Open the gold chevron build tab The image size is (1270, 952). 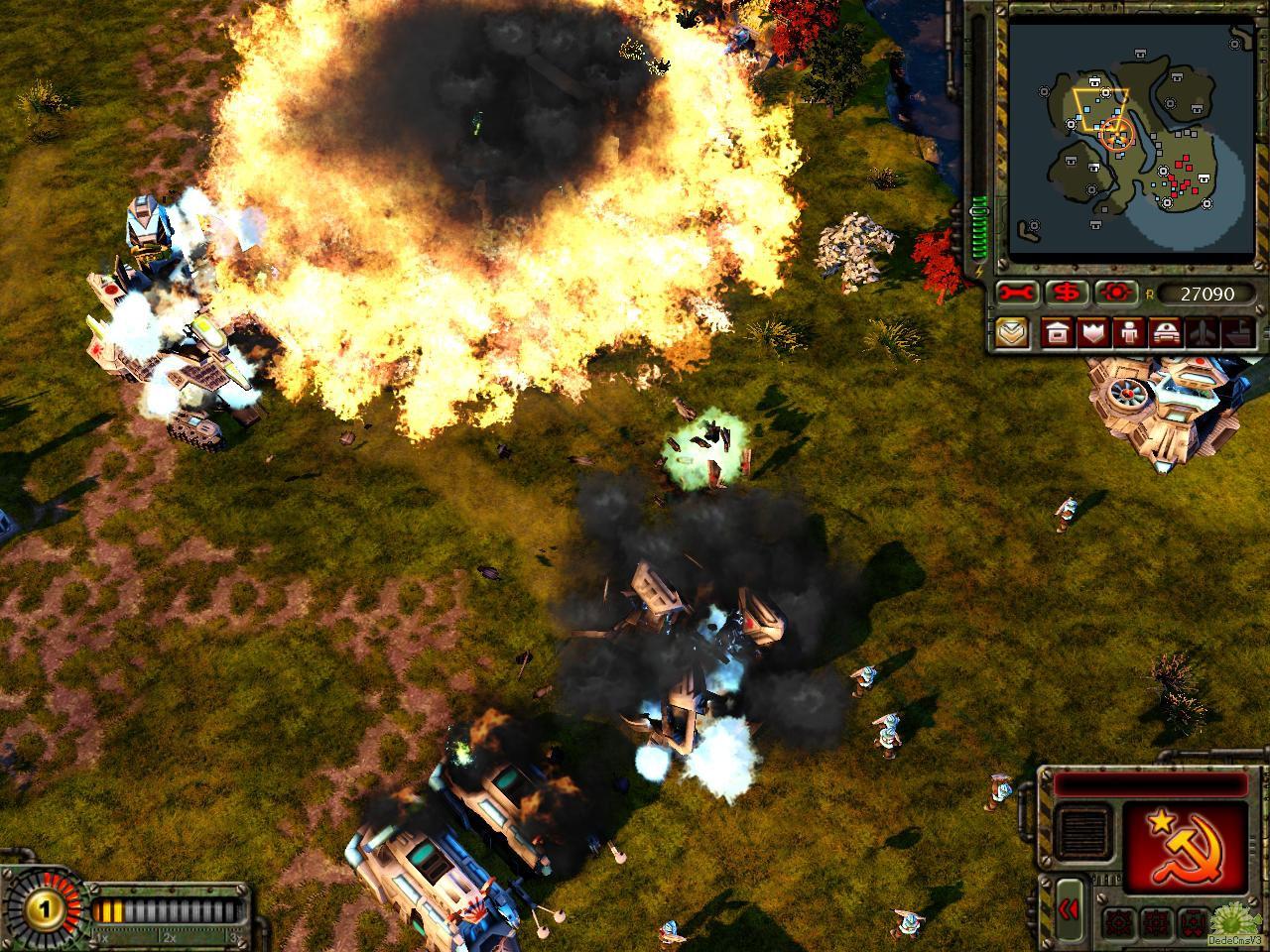point(1013,332)
